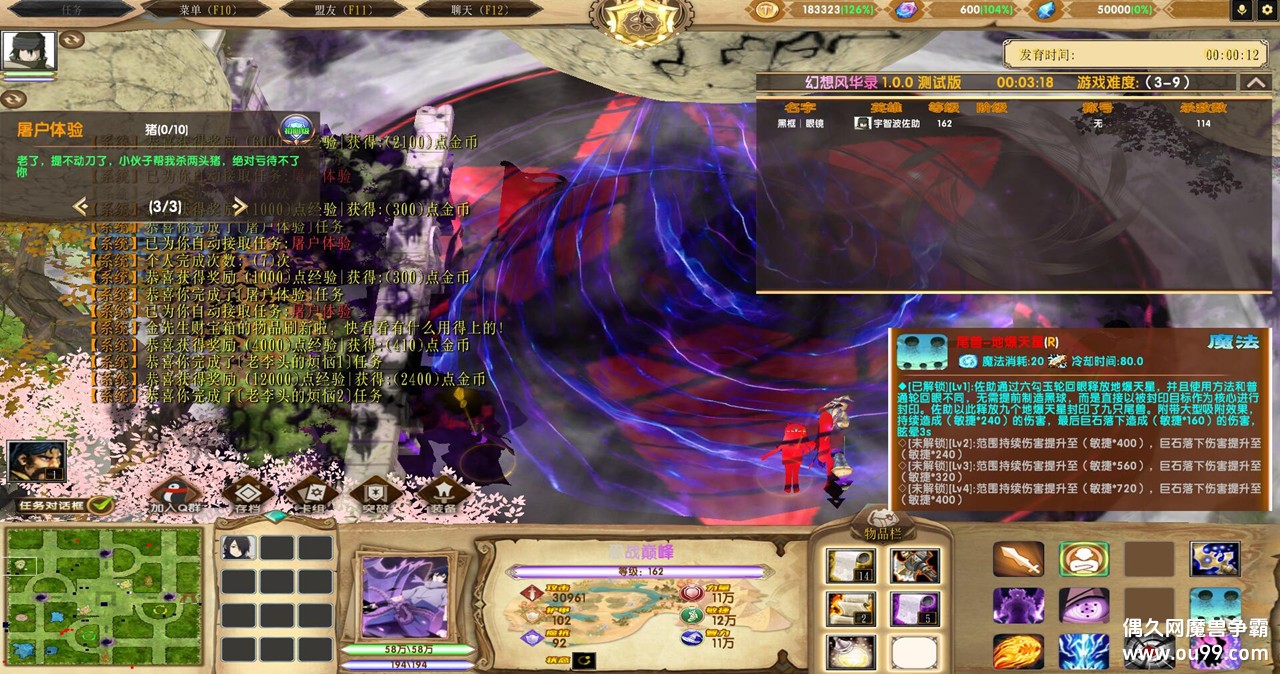Image resolution: width=1280 pixels, height=674 pixels.
Task: Open the 聊天 (F12) chat log
Action: pyautogui.click(x=481, y=9)
